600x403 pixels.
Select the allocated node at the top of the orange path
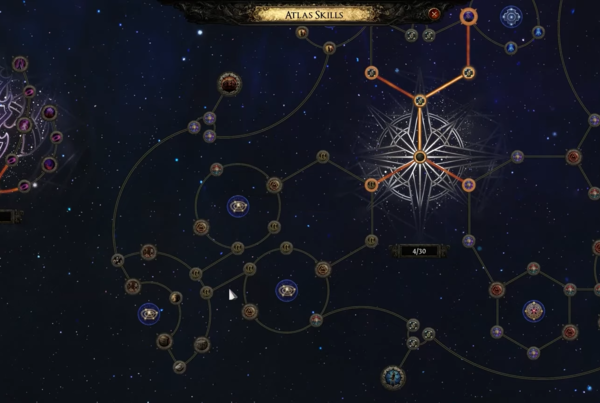click(x=468, y=16)
